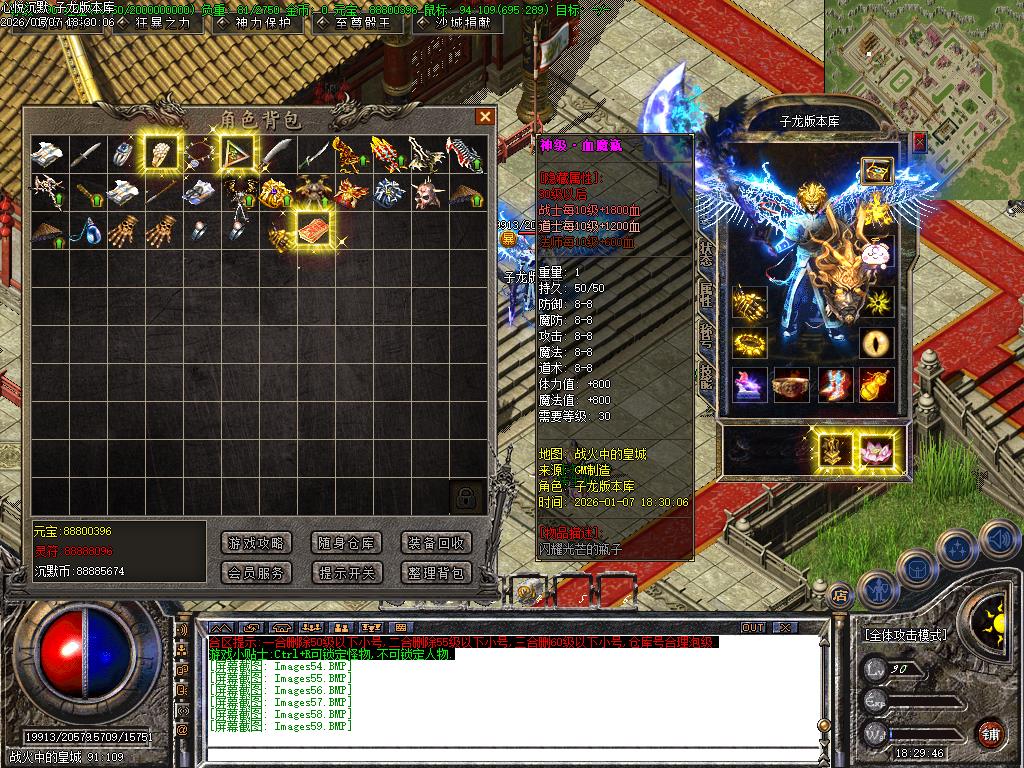
Task: Click the 装备回收 equipment recycle button
Action: 436,543
